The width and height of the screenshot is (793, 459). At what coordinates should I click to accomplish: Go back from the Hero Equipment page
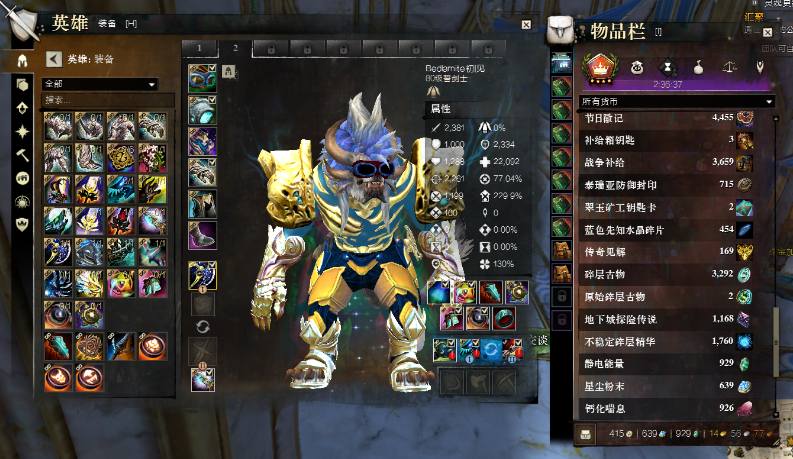click(x=54, y=59)
